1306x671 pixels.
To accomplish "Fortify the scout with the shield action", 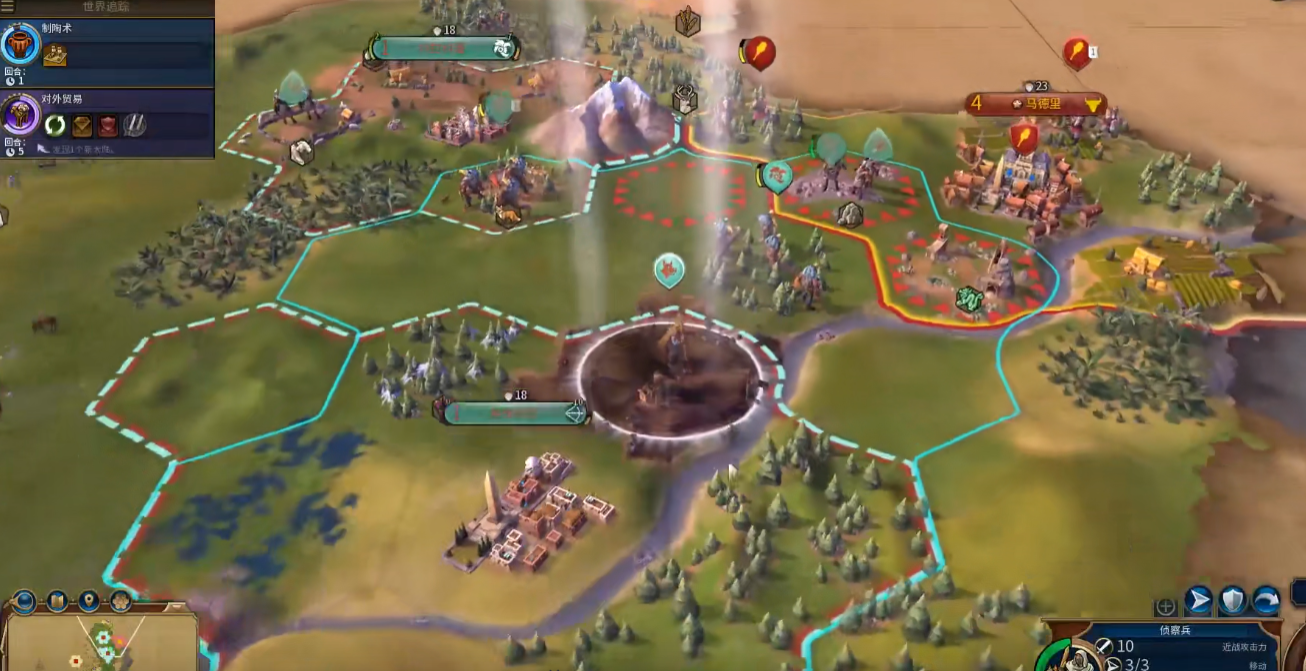I will click(1232, 600).
